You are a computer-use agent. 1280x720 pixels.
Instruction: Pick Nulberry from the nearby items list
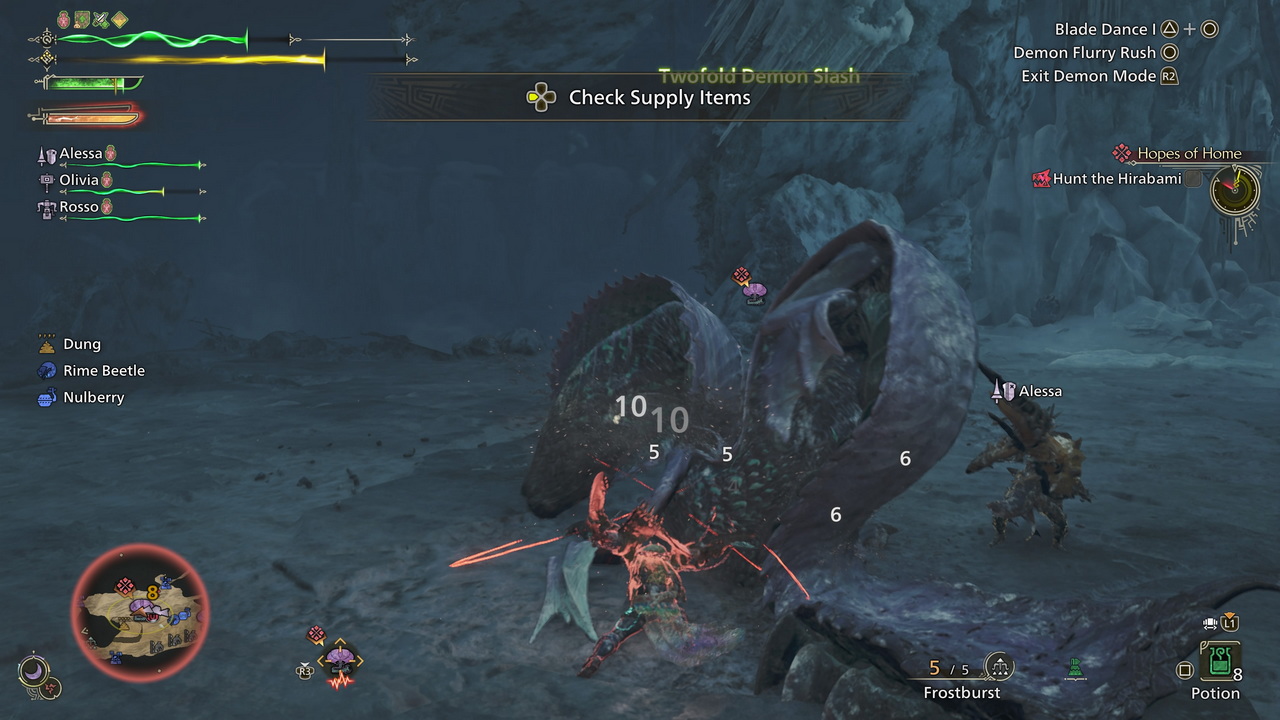point(93,397)
